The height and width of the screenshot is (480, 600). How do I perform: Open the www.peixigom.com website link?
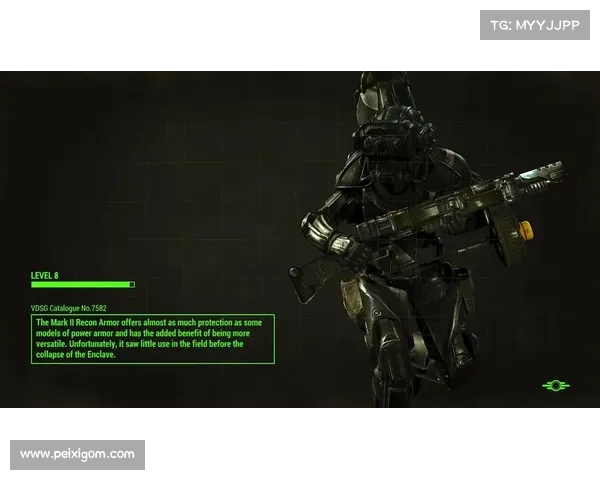[x=79, y=455]
